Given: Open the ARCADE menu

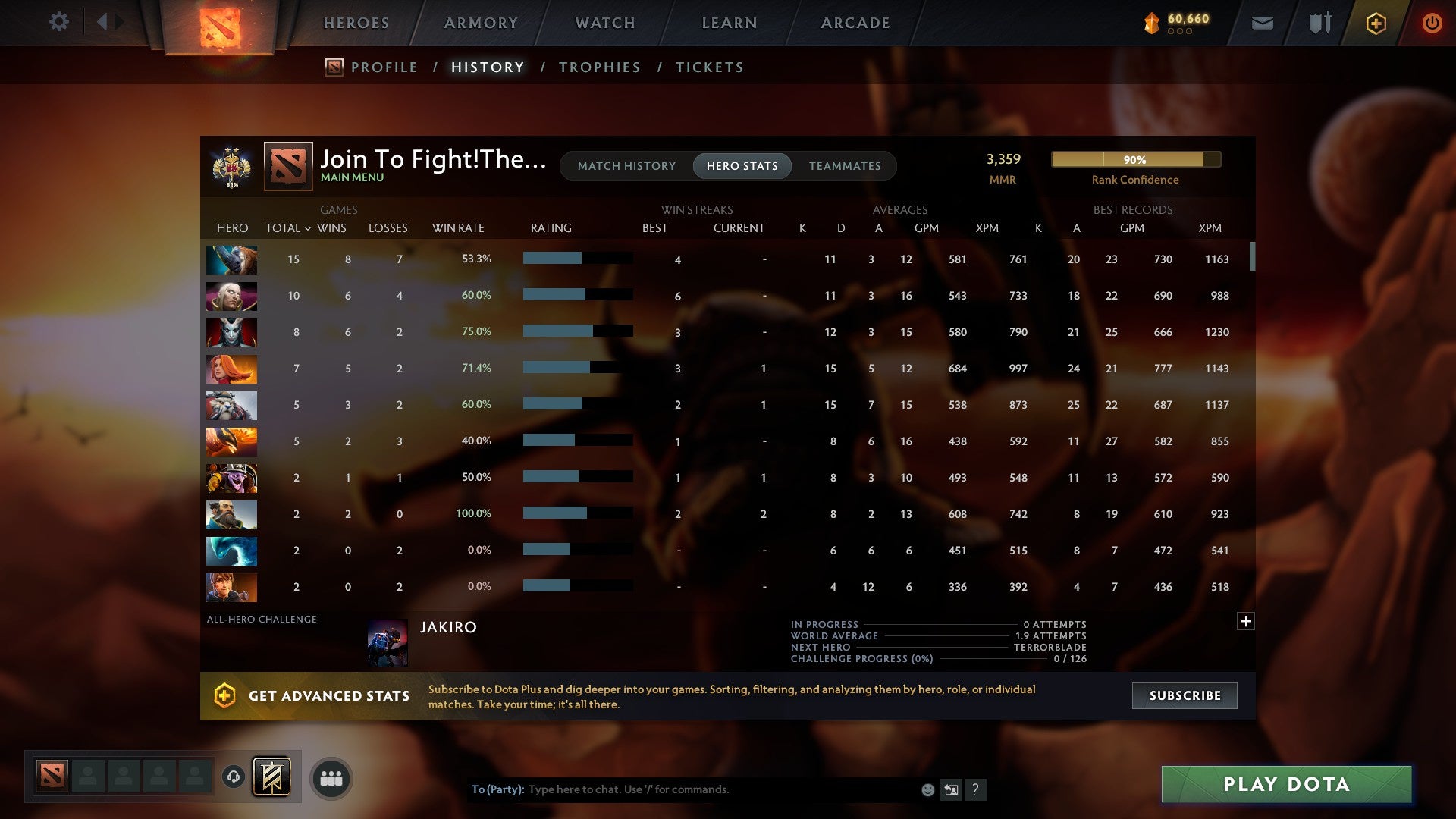Looking at the screenshot, I should click(x=855, y=23).
